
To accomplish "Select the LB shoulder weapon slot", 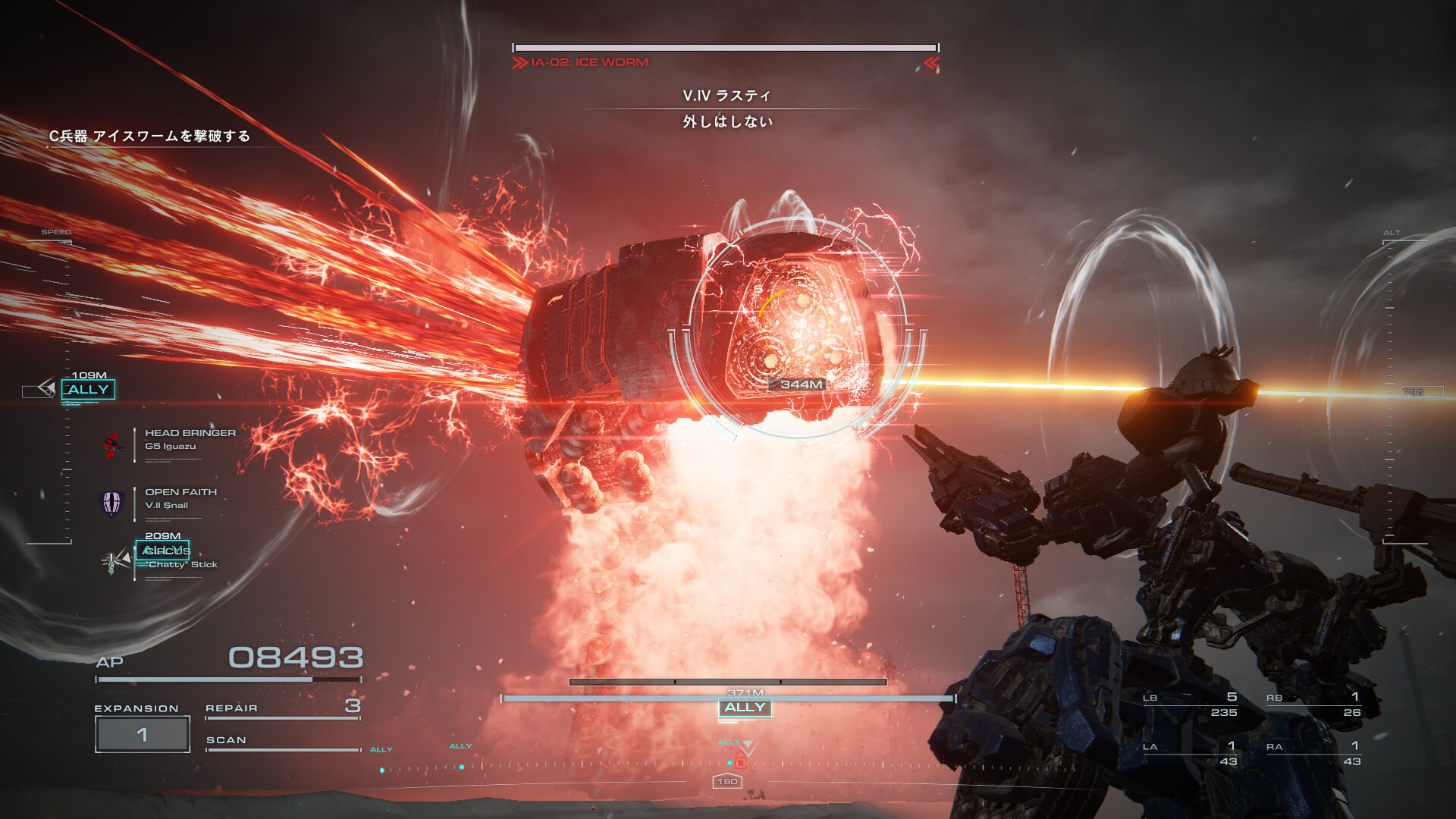I will 1191,704.
